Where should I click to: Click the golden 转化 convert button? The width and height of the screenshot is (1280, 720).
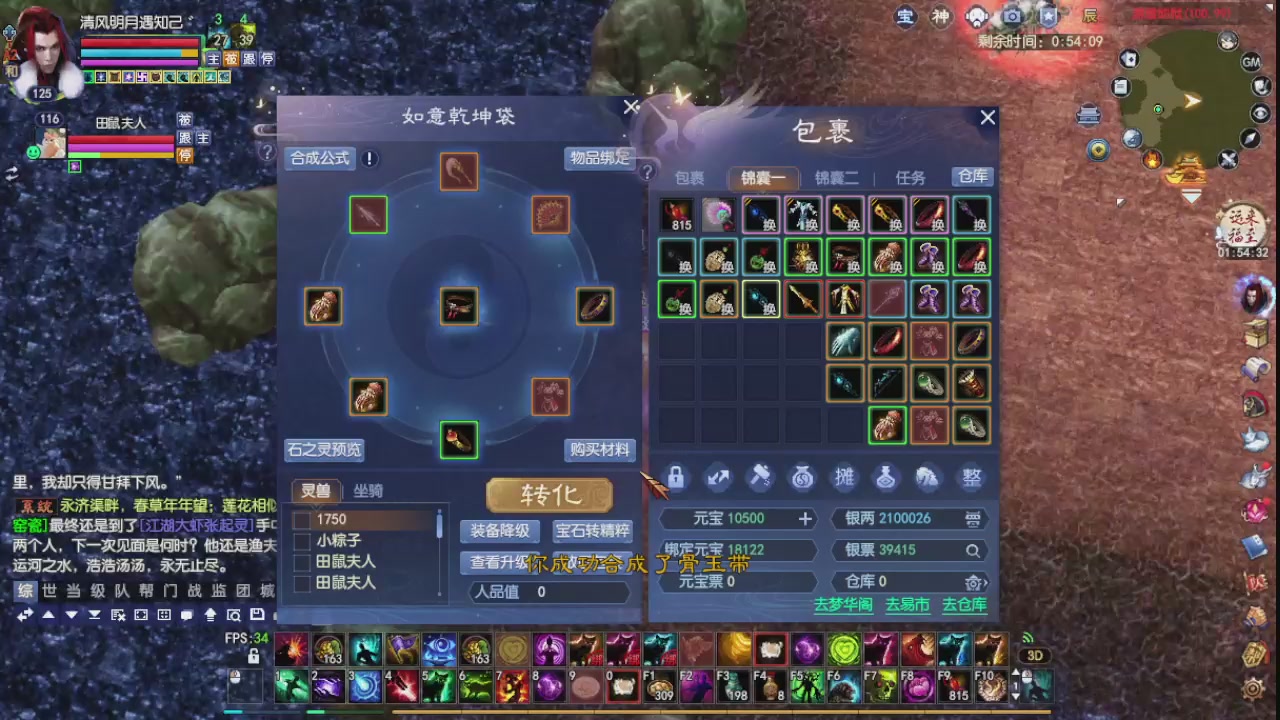tap(549, 495)
